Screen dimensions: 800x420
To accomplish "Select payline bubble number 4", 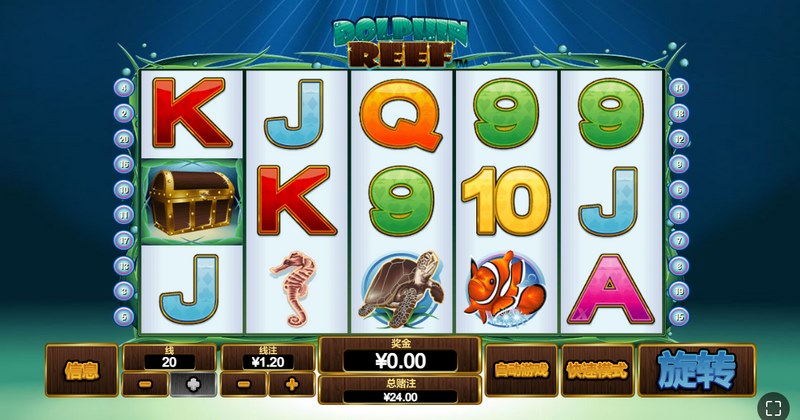I will pyautogui.click(x=125, y=88).
